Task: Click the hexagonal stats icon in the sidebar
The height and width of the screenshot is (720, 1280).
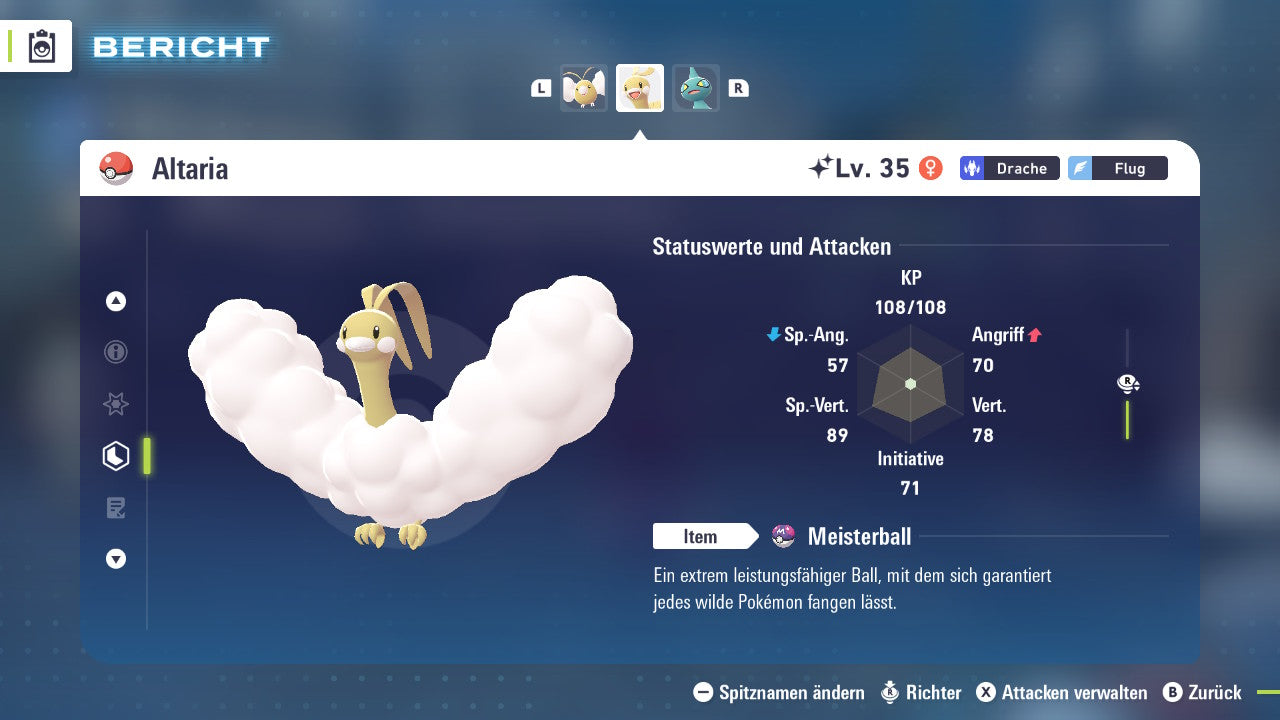Action: (115, 456)
